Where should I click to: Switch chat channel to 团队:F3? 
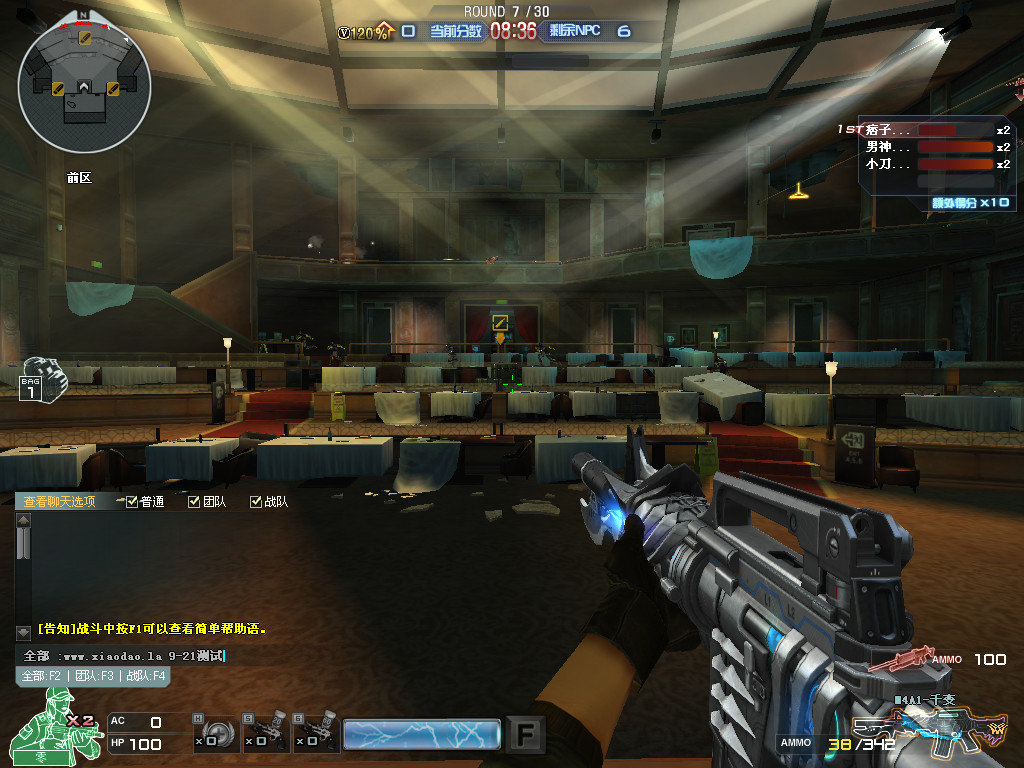click(x=96, y=676)
